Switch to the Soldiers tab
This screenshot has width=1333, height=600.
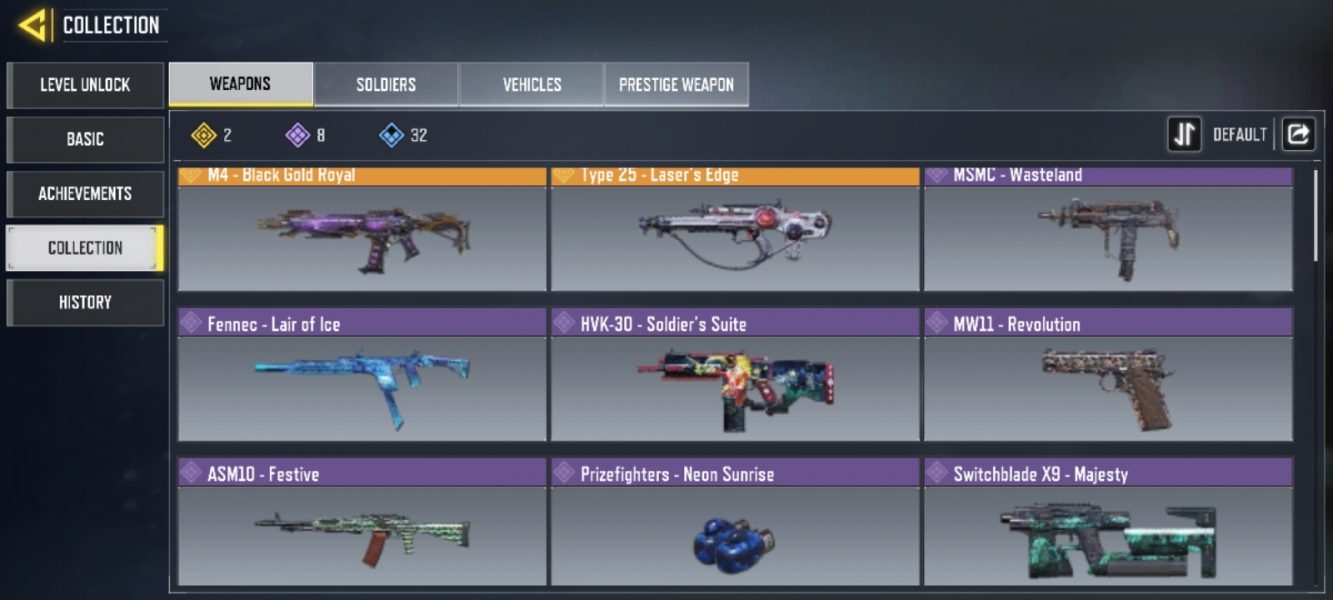[x=386, y=84]
